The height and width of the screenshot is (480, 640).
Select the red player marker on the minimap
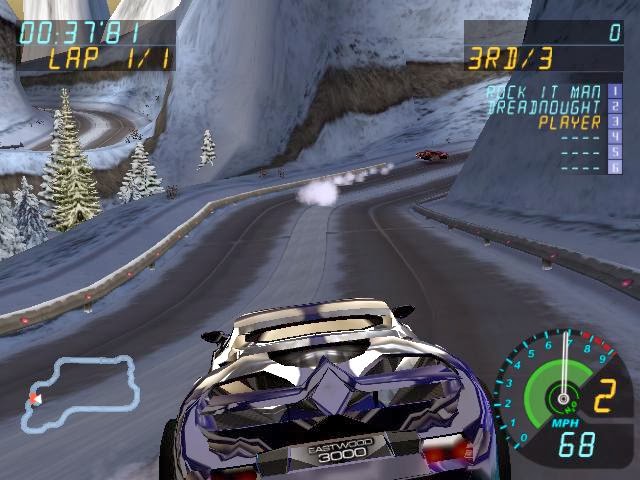tap(35, 398)
